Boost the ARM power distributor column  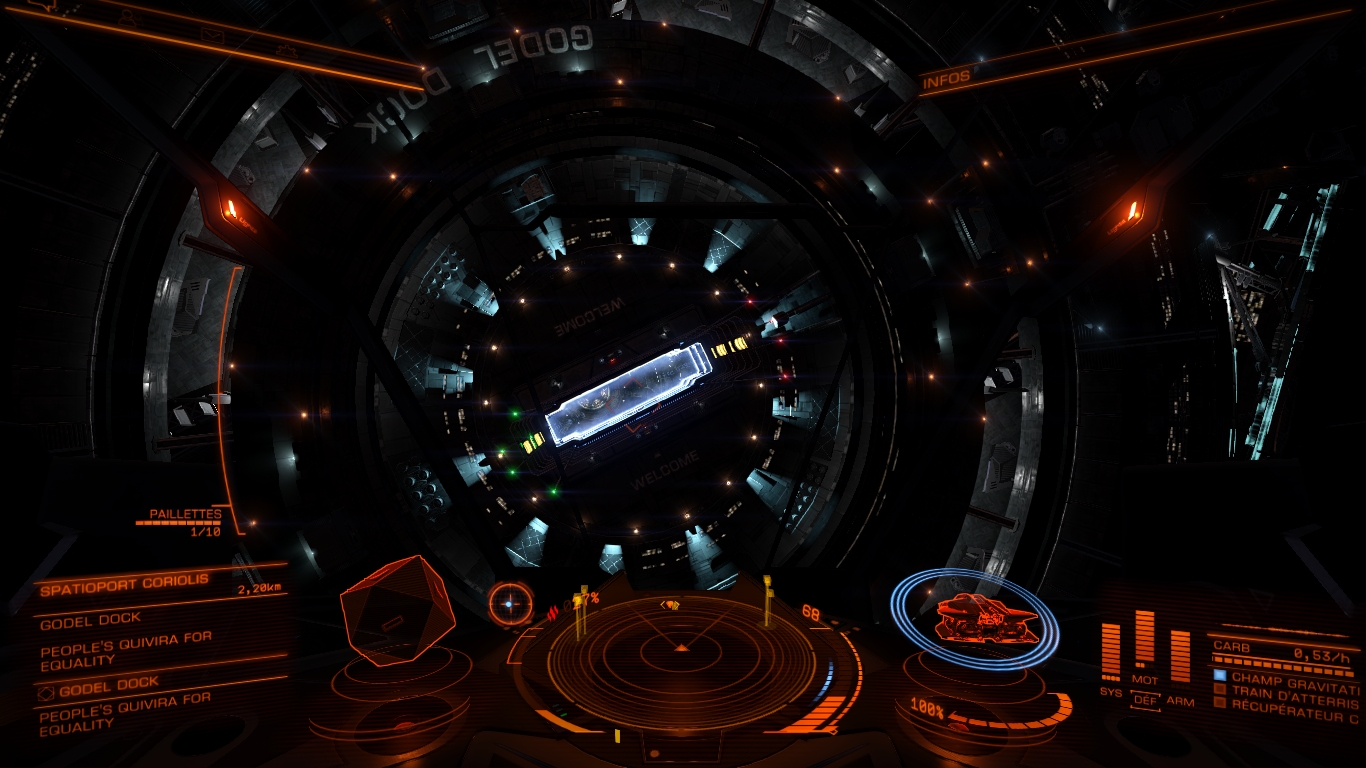click(1180, 658)
